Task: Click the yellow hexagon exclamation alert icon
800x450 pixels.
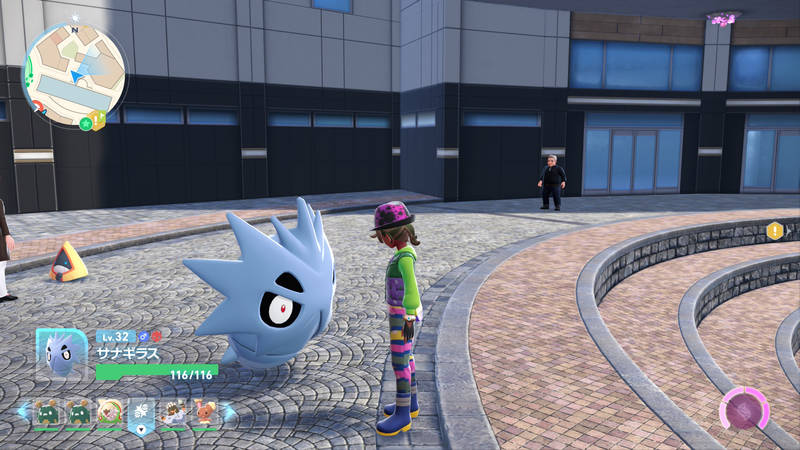Action: (775, 231)
